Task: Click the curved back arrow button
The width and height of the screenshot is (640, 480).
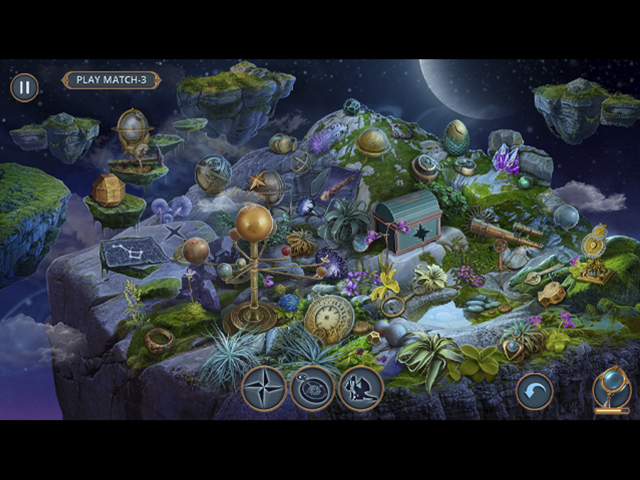Action: [x=534, y=391]
